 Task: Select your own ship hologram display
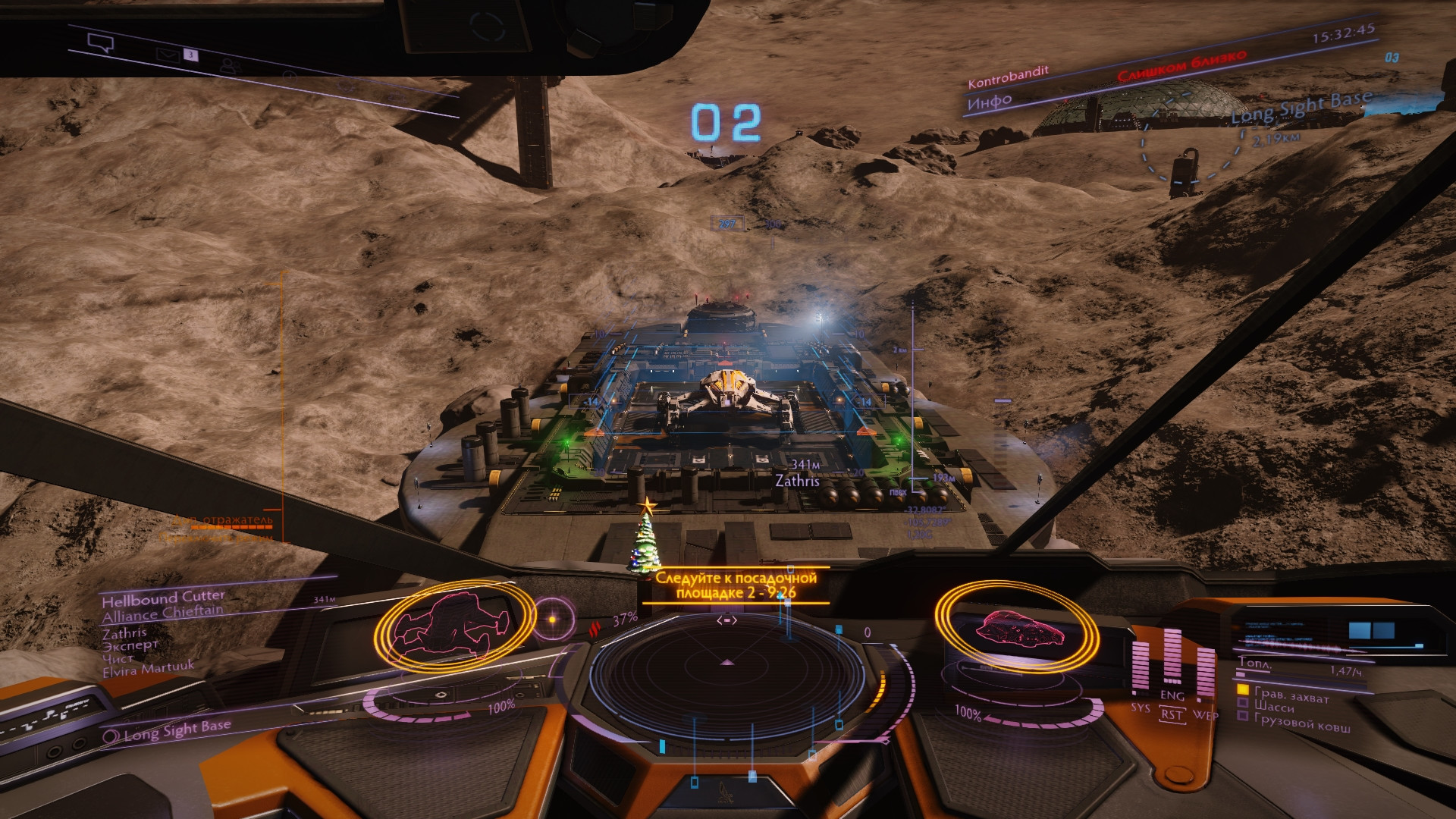point(1016,627)
